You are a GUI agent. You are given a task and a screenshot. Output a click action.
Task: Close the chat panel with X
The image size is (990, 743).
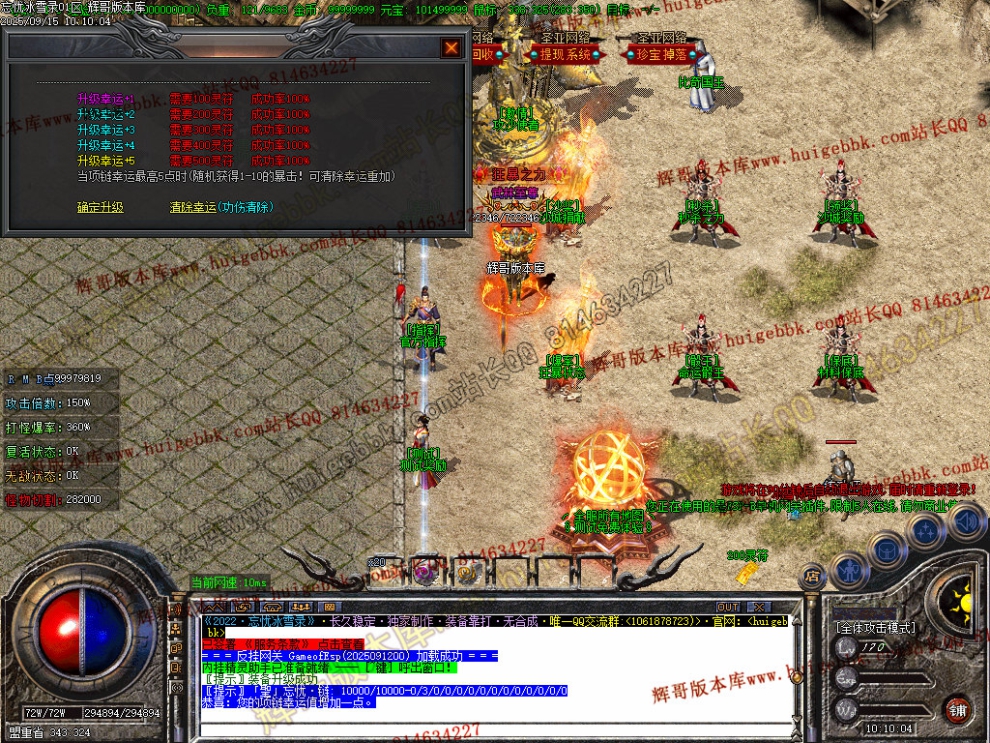(763, 607)
